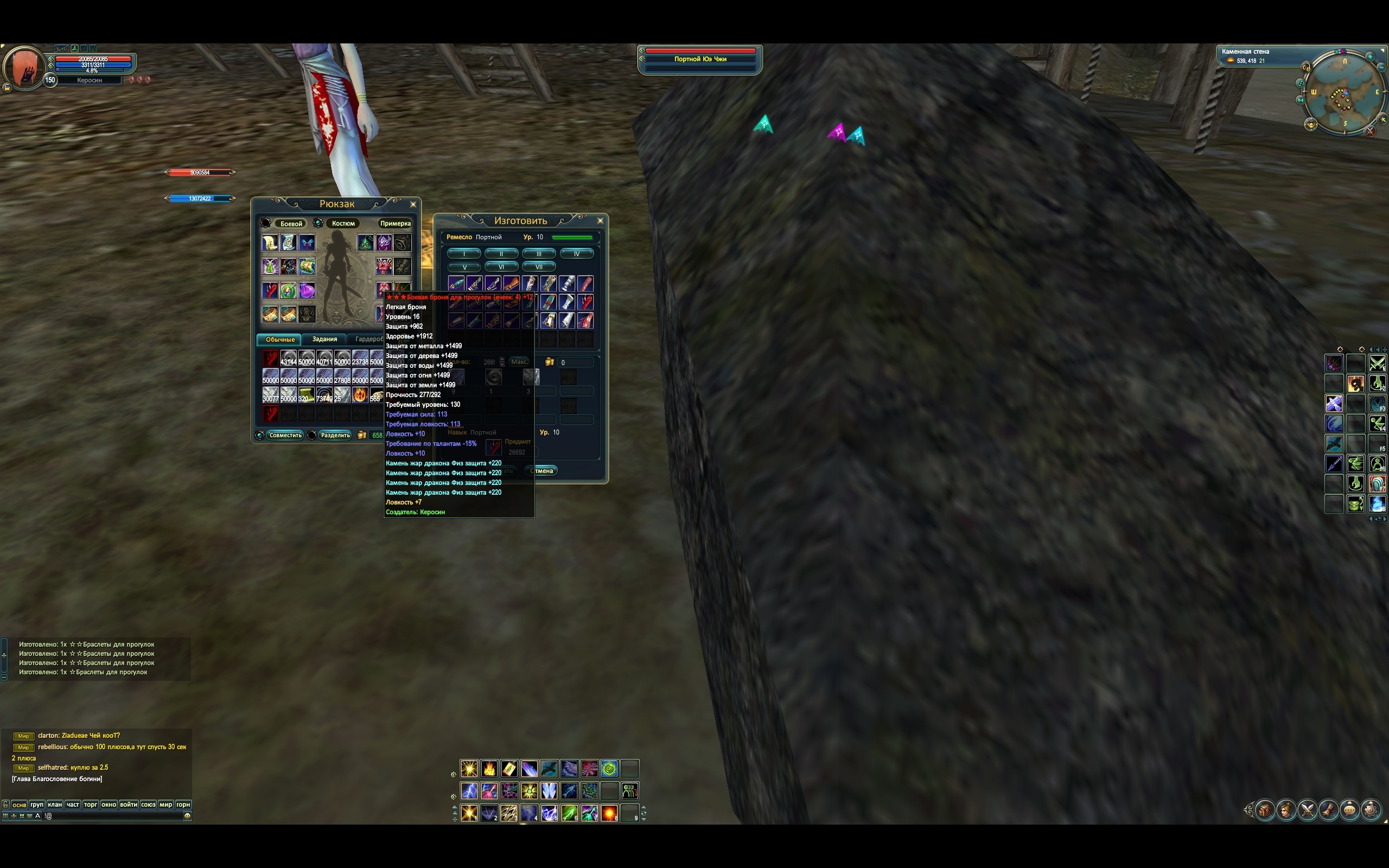Use the fiery sun skill in slot 8
Screen dimensions: 1389x868
click(x=609, y=813)
